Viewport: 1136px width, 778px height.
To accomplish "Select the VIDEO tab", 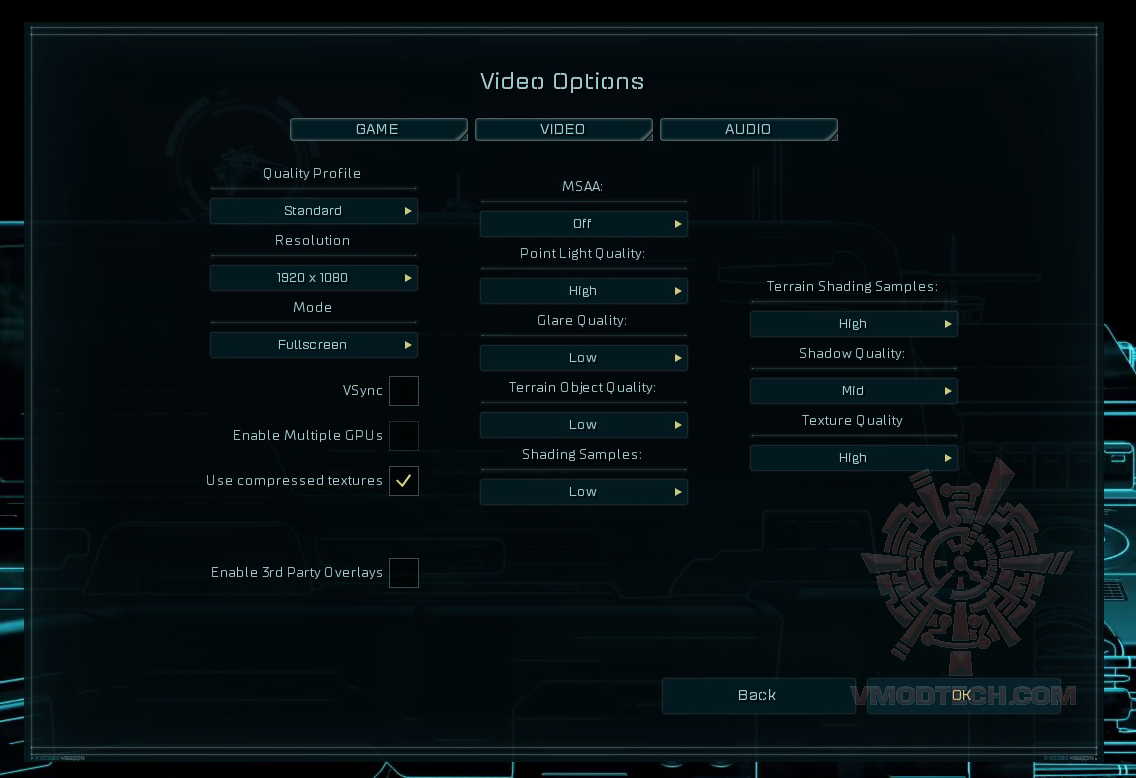I will point(563,130).
